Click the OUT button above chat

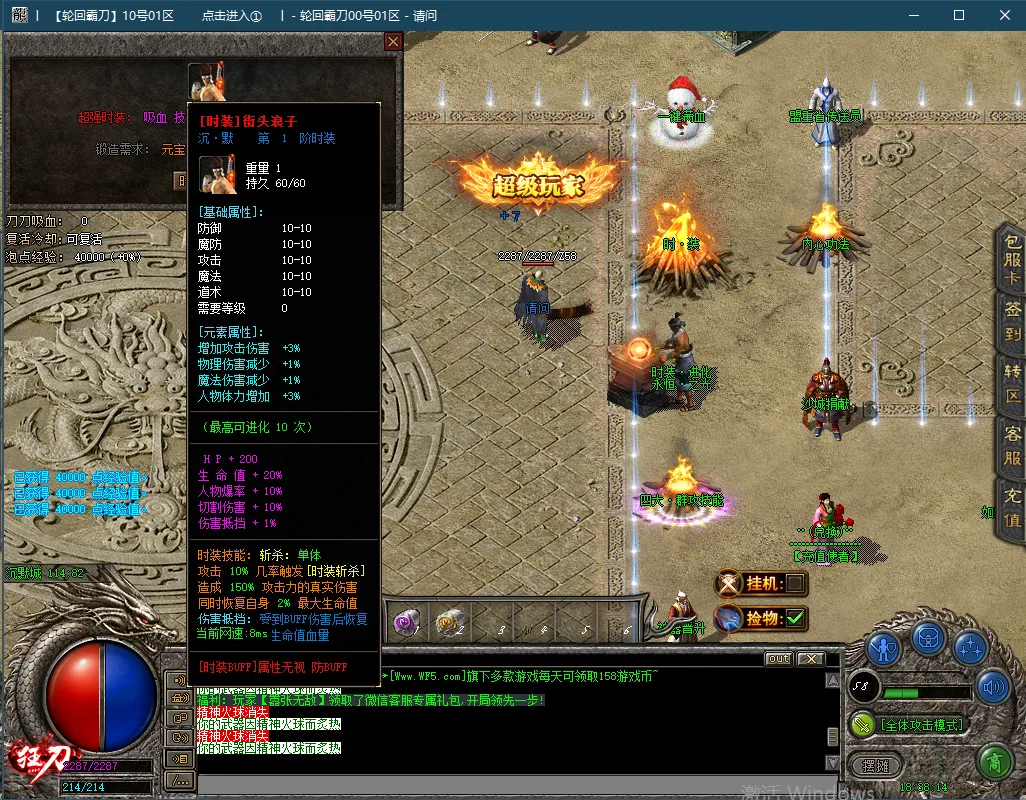778,659
